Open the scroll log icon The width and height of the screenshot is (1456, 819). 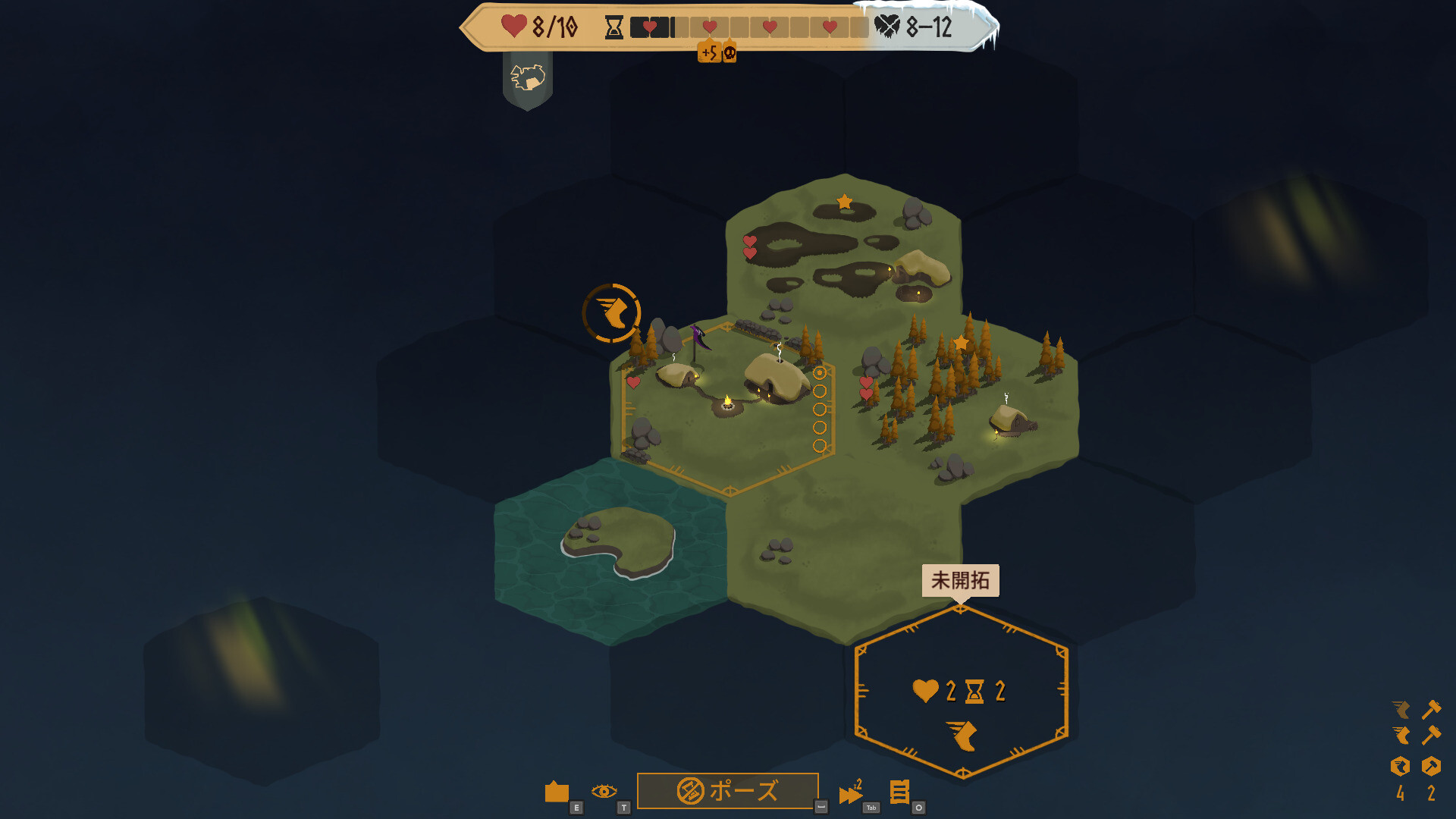tap(899, 792)
